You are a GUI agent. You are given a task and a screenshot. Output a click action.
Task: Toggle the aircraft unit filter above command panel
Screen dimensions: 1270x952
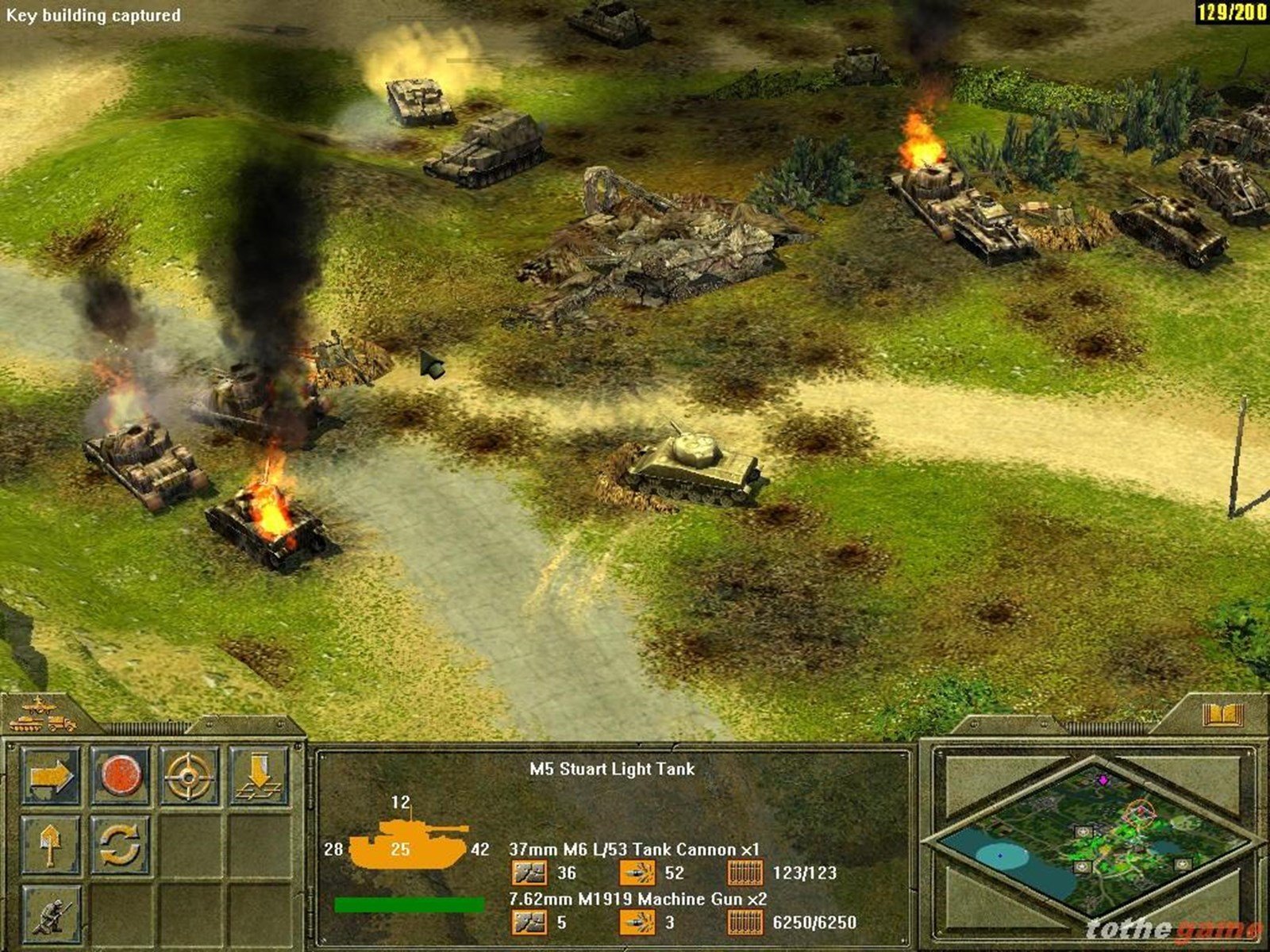click(39, 708)
